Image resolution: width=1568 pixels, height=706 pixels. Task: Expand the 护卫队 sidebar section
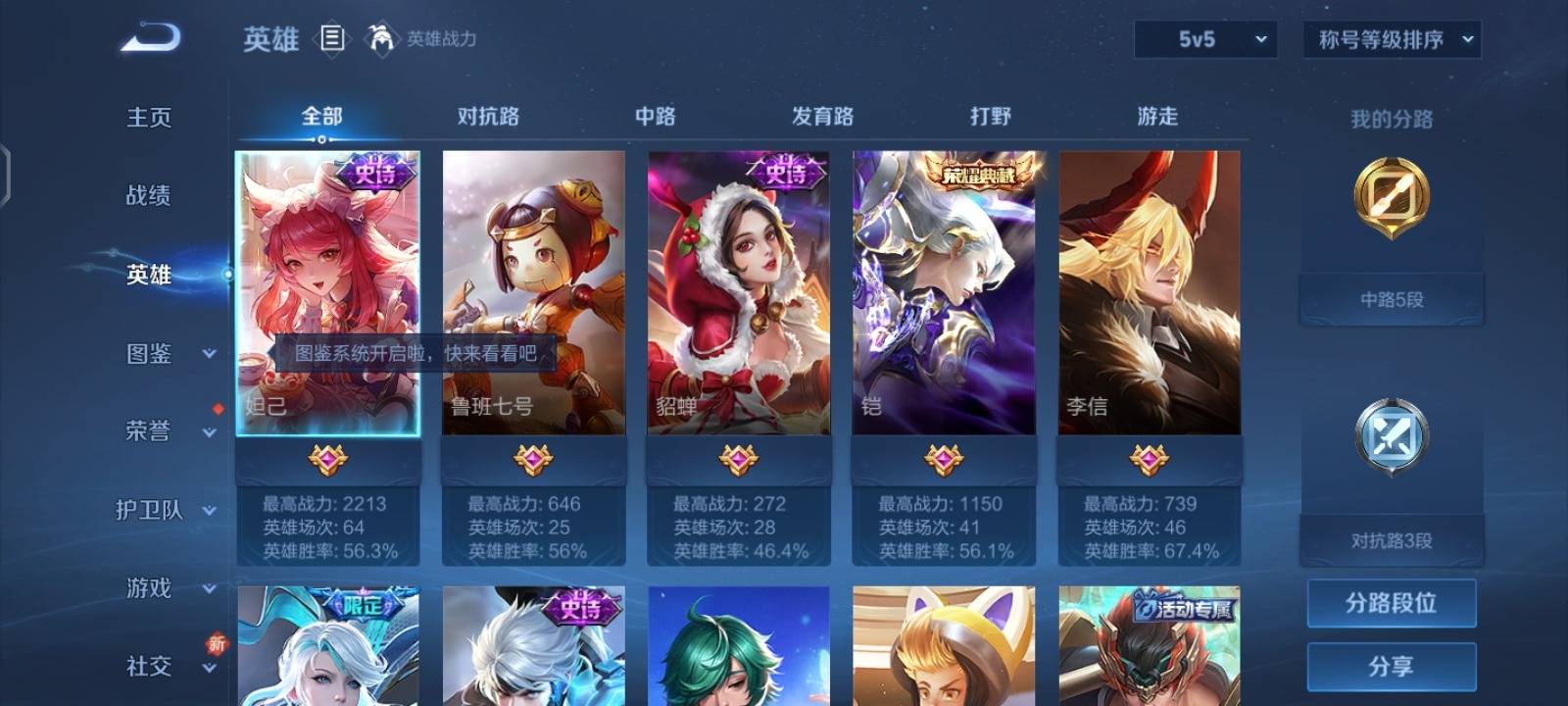click(x=165, y=510)
